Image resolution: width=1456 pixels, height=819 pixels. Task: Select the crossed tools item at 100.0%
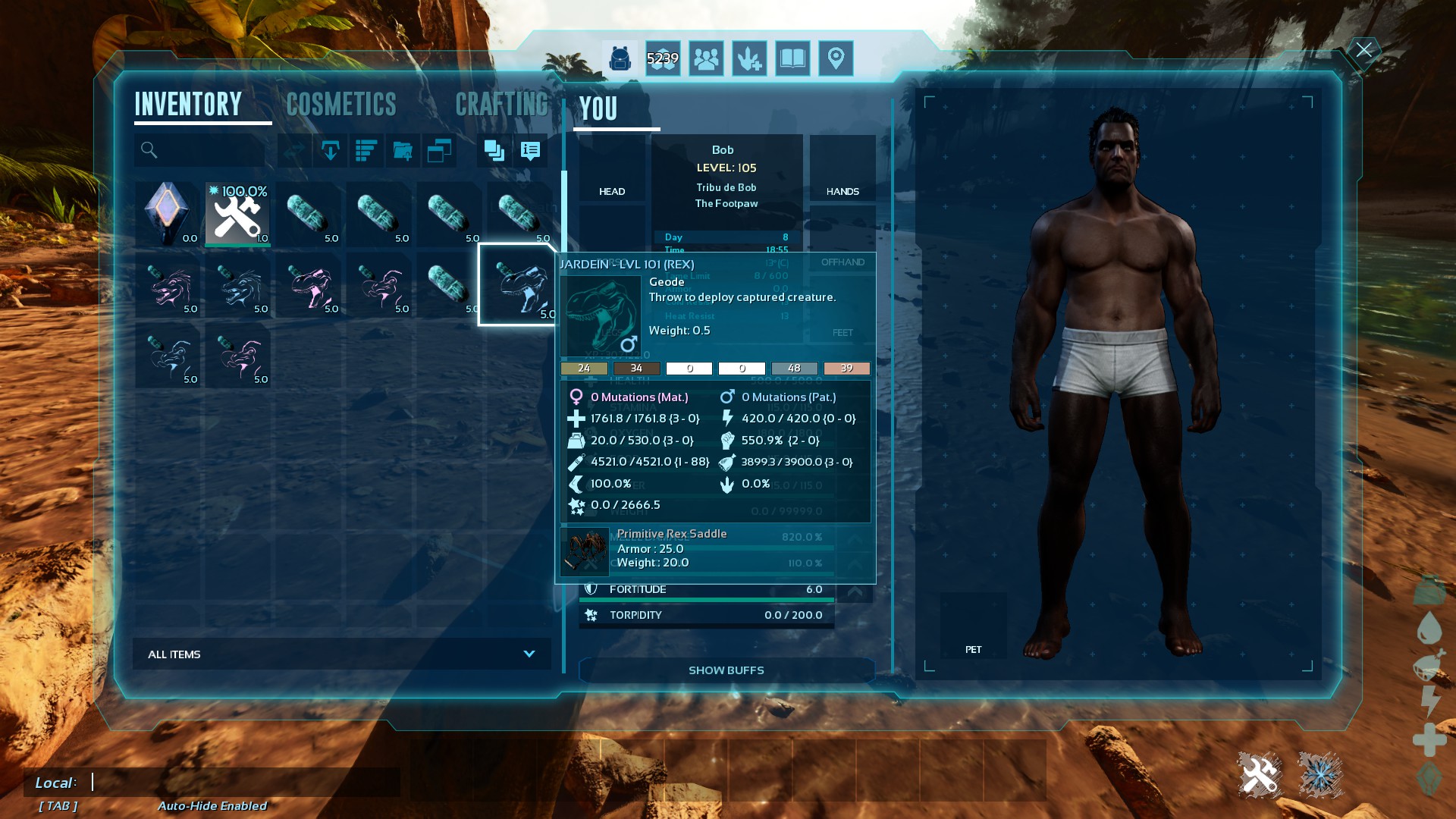[x=238, y=214]
